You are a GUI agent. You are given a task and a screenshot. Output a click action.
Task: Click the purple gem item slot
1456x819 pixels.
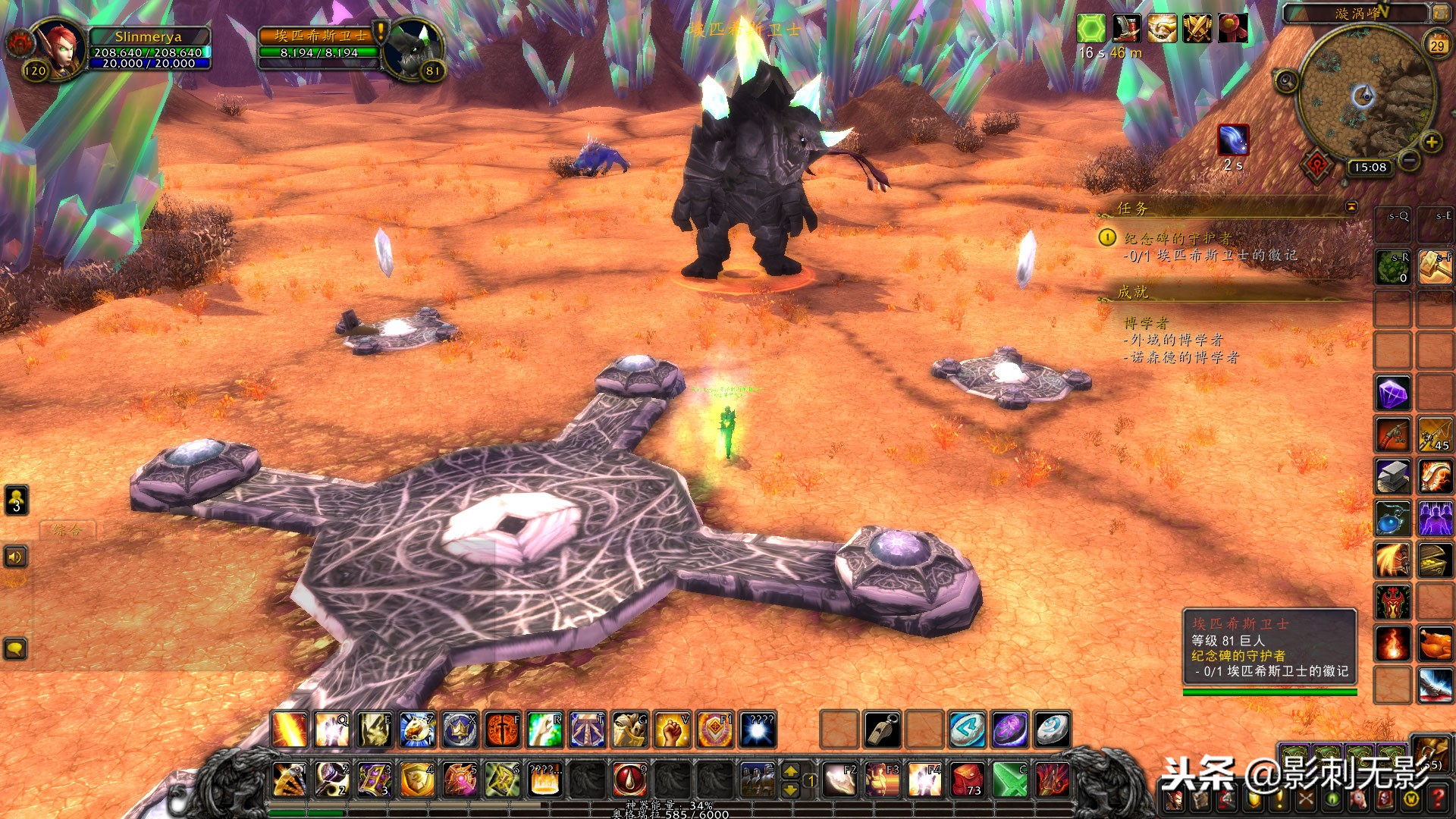[x=1393, y=394]
